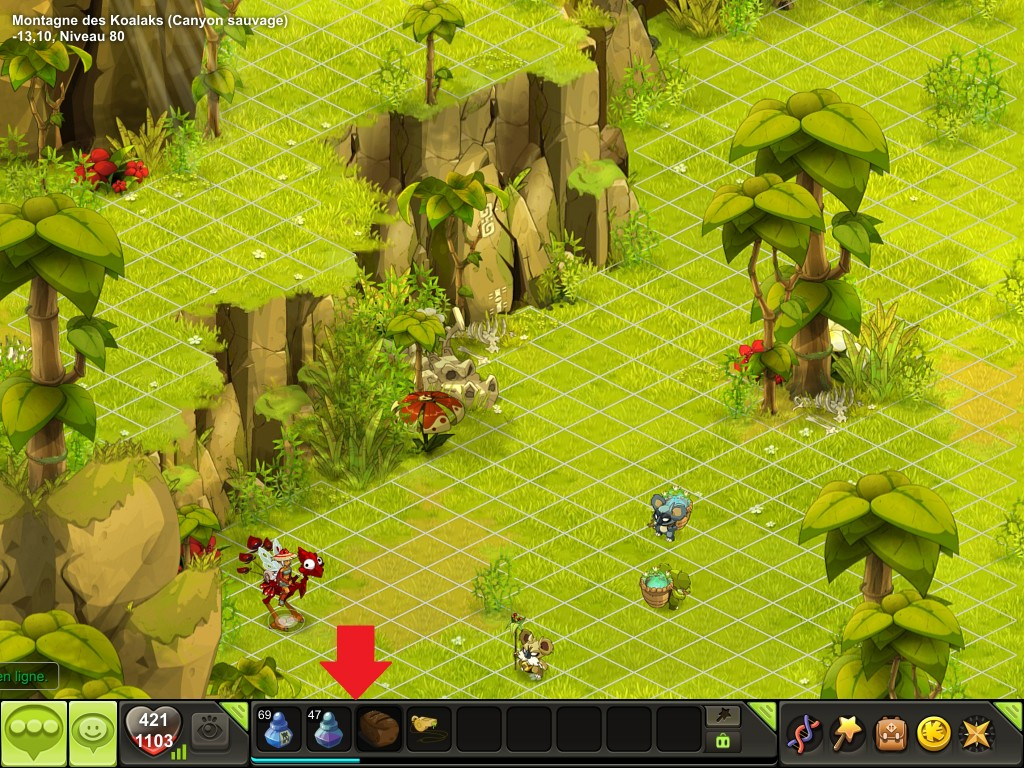
Task: Expand the green corner tab above the compass
Action: point(1011,713)
